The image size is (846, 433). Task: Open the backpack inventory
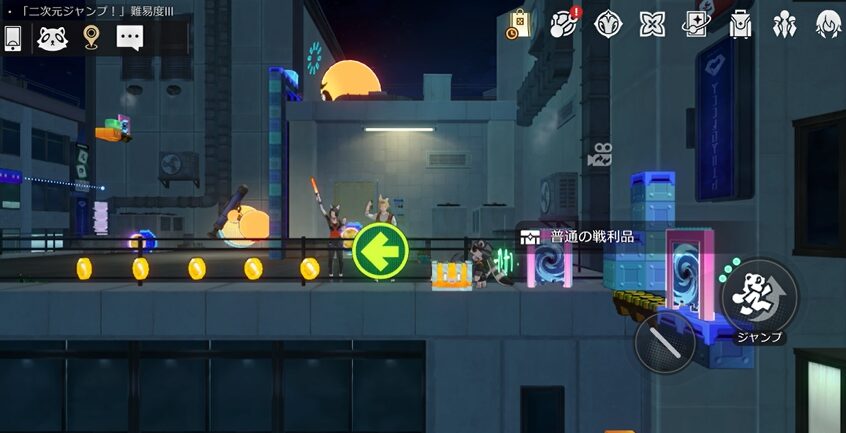tap(740, 24)
